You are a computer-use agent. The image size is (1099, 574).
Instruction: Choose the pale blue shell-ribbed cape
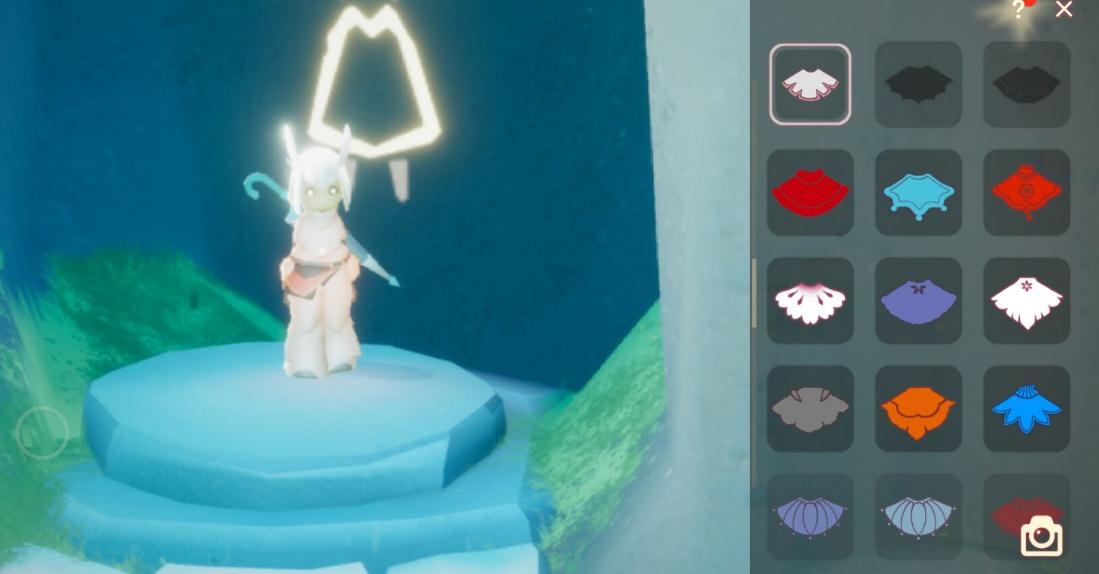click(x=918, y=515)
